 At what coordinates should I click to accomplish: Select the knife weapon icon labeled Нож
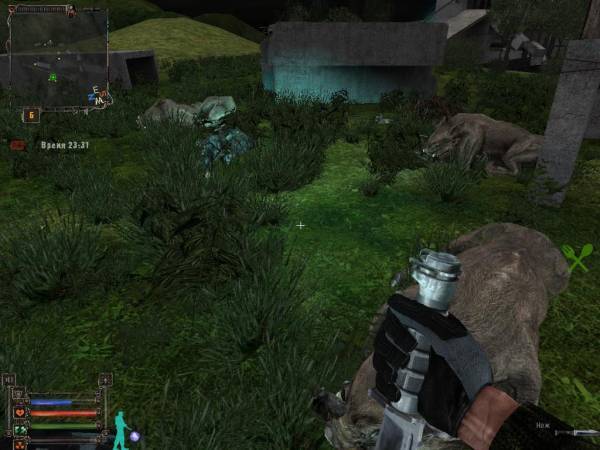click(x=580, y=433)
